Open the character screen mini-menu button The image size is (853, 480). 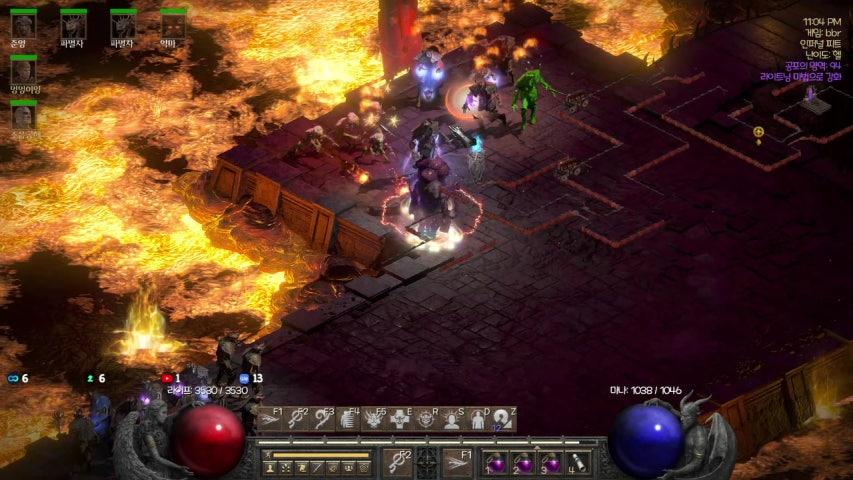point(270,467)
